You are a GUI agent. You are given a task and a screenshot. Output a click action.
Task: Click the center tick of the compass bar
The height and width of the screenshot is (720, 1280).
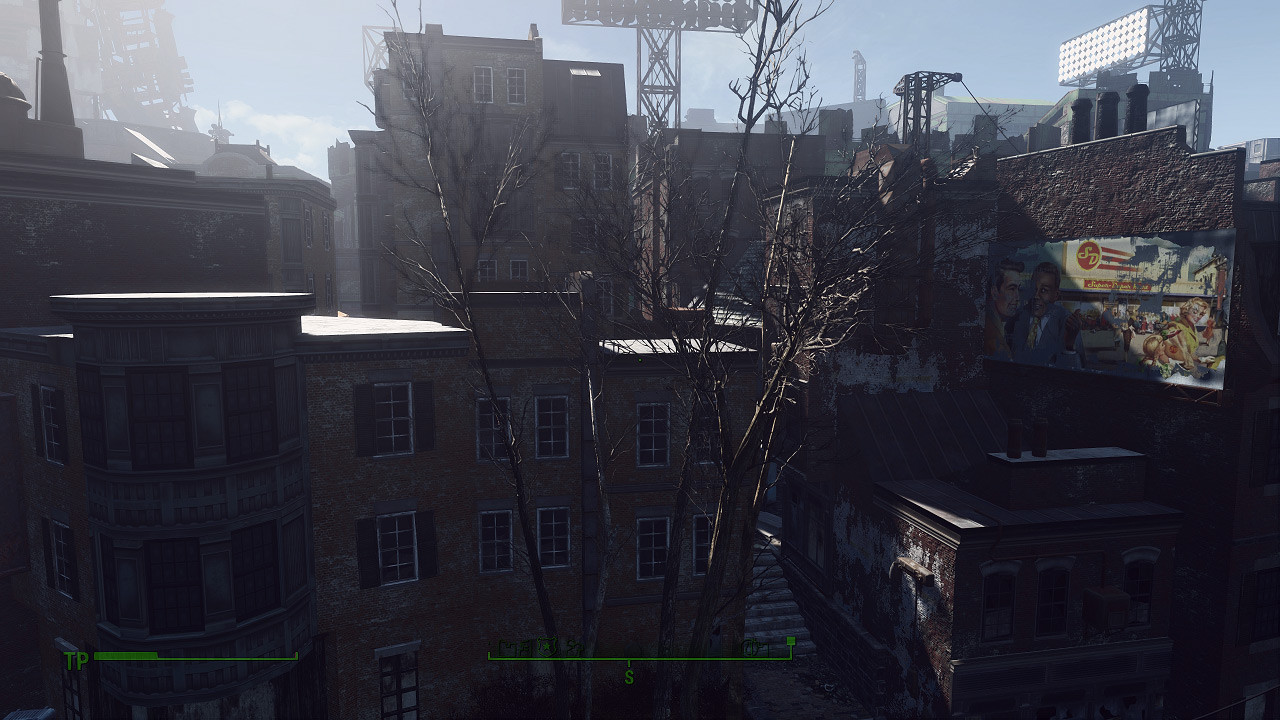pos(628,661)
